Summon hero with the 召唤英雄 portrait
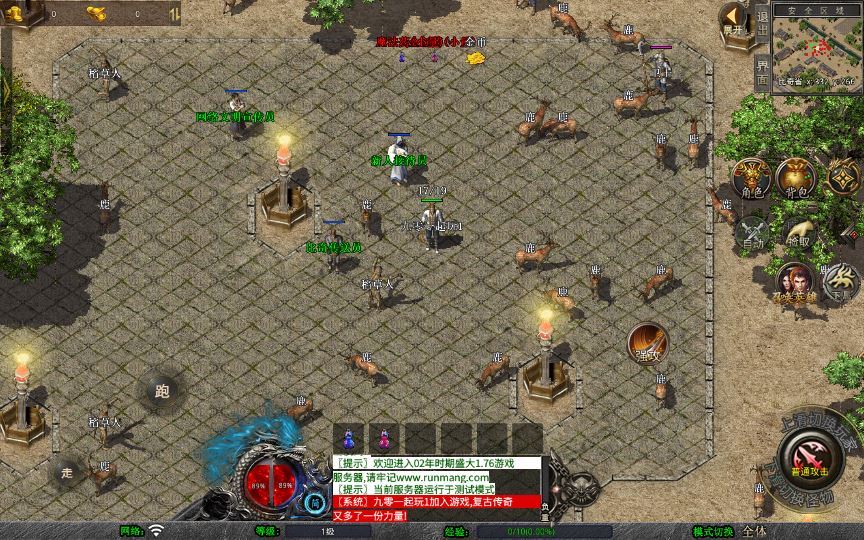 pyautogui.click(x=794, y=282)
